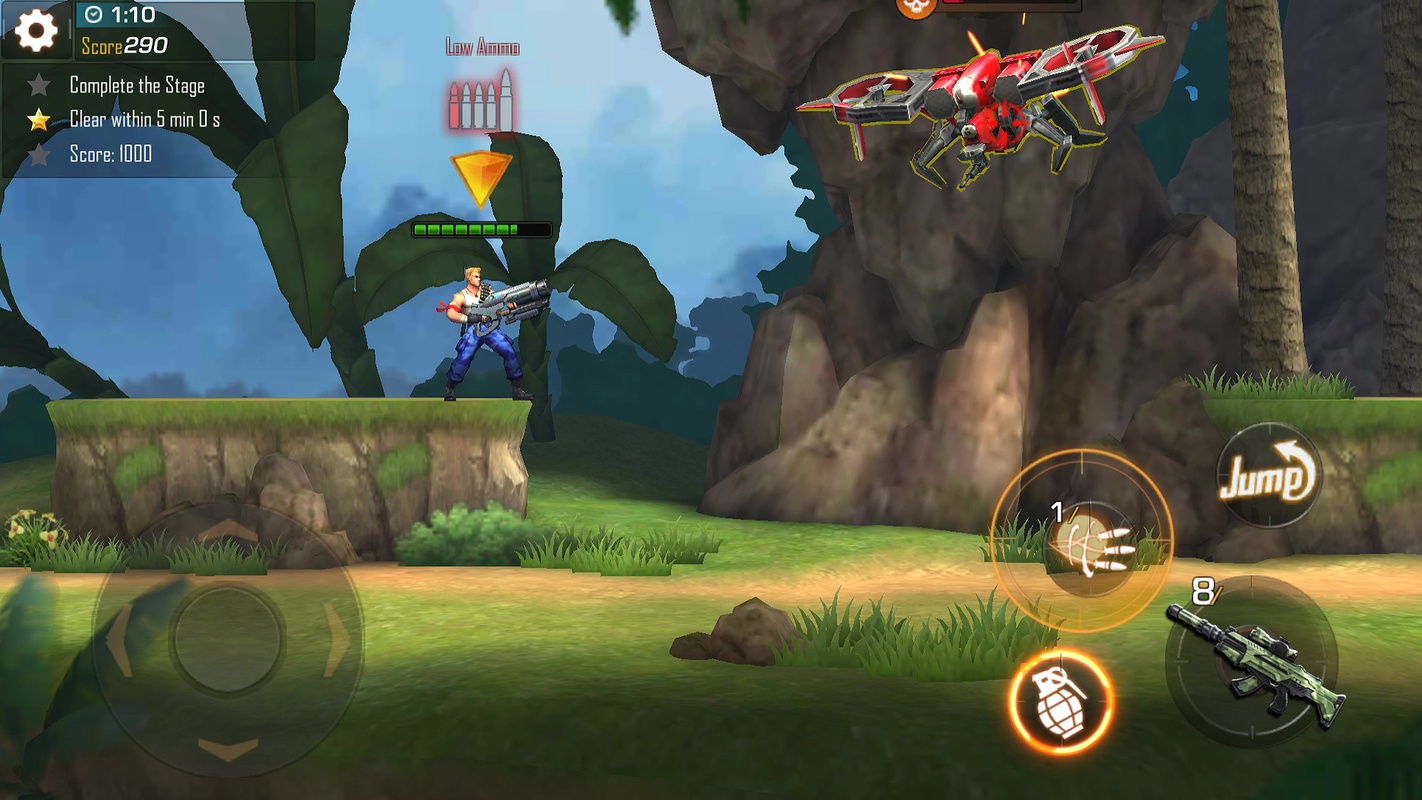Select the "Complete the Stage" objective
The height and width of the screenshot is (800, 1422).
[137, 86]
